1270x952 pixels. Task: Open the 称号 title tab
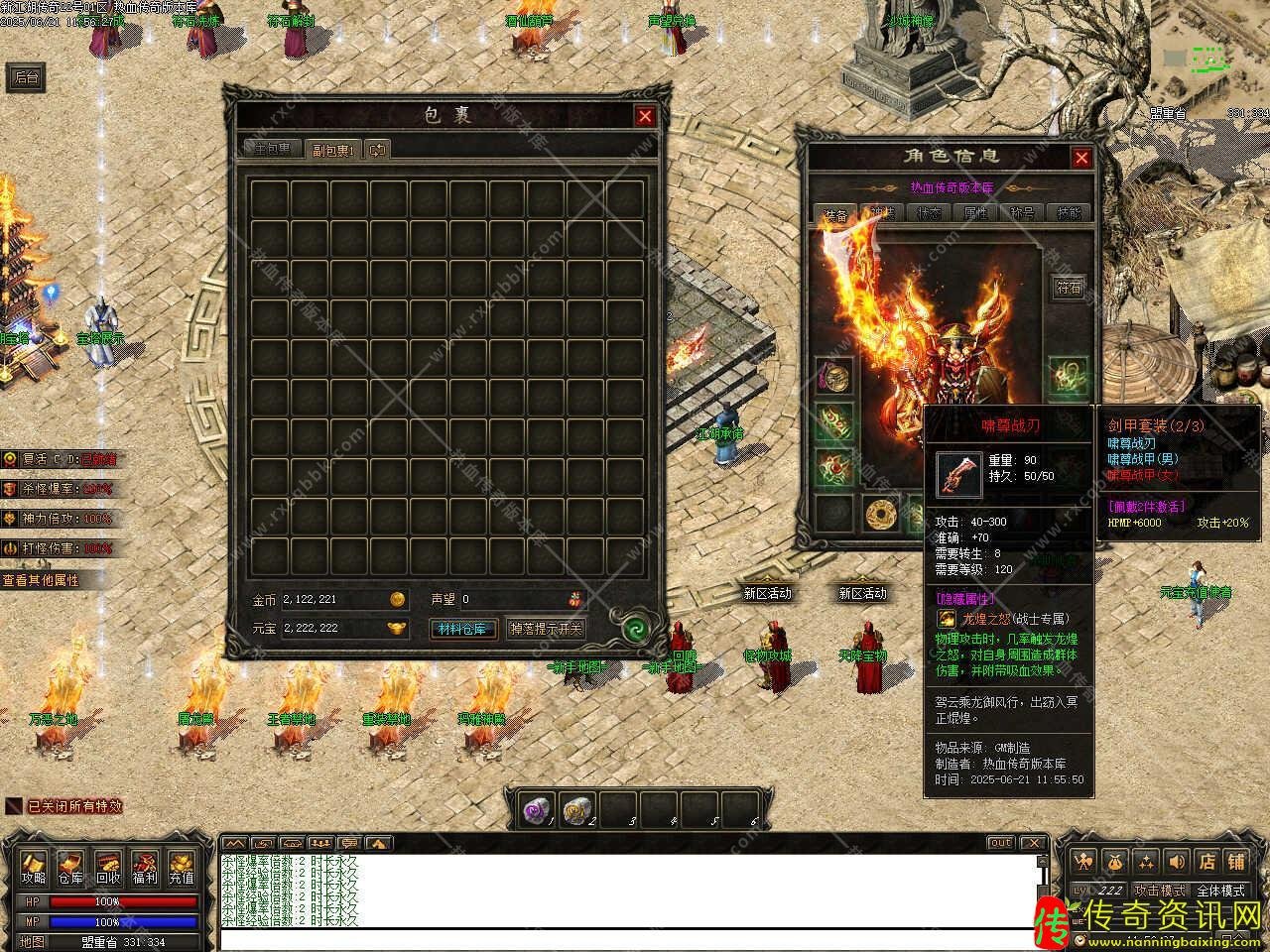pos(1022,213)
